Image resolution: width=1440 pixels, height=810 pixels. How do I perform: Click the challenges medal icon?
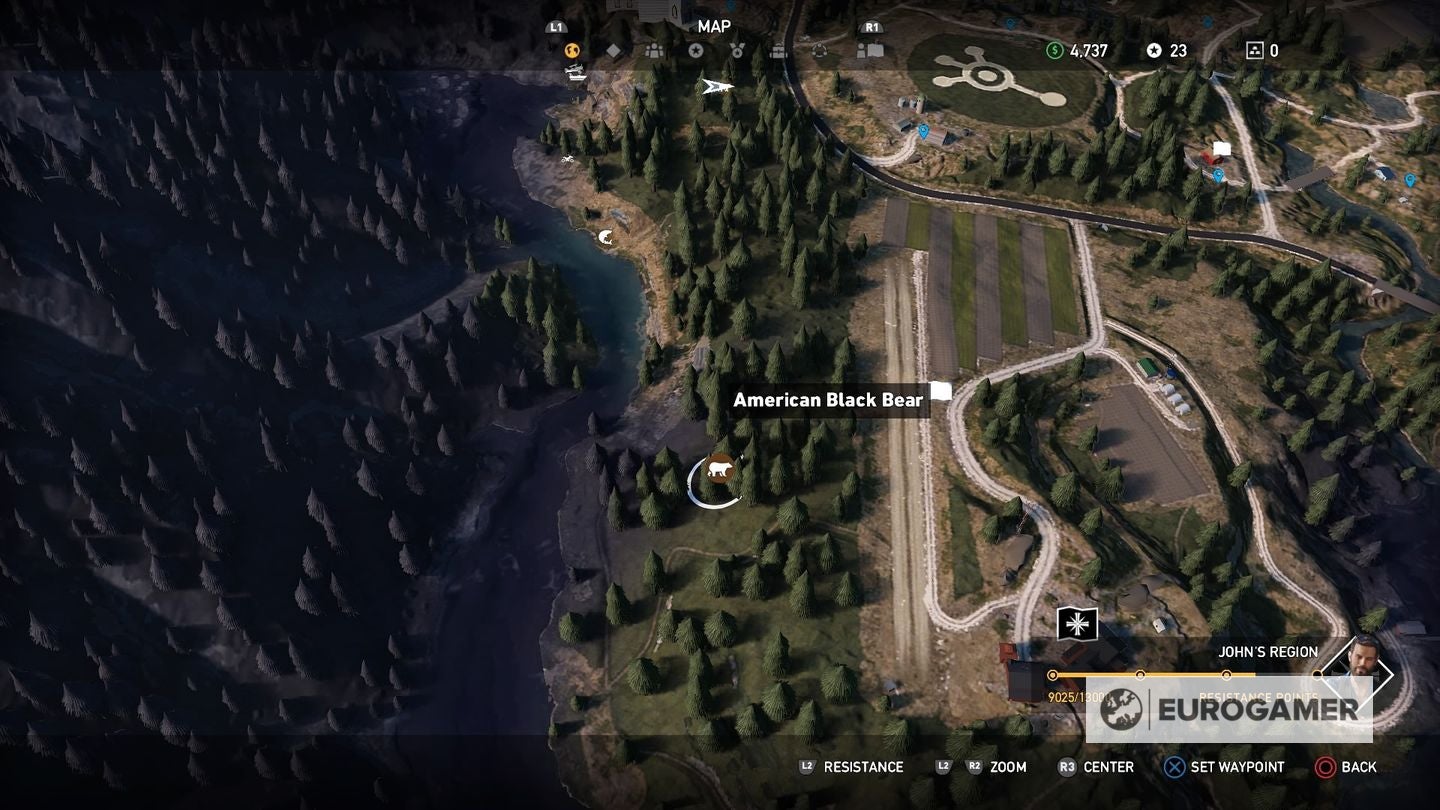pos(739,50)
